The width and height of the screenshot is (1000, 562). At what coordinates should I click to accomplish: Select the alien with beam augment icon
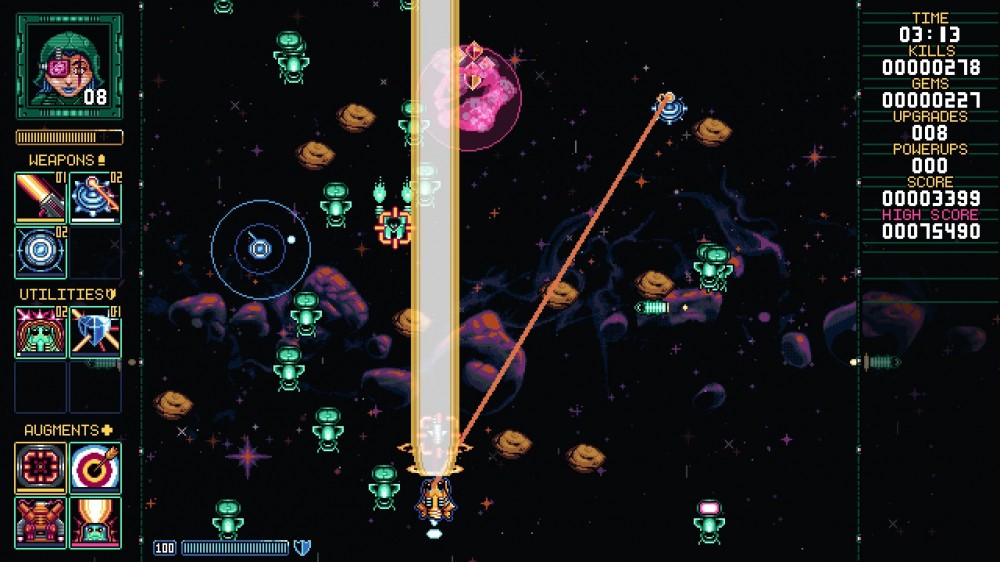click(95, 522)
